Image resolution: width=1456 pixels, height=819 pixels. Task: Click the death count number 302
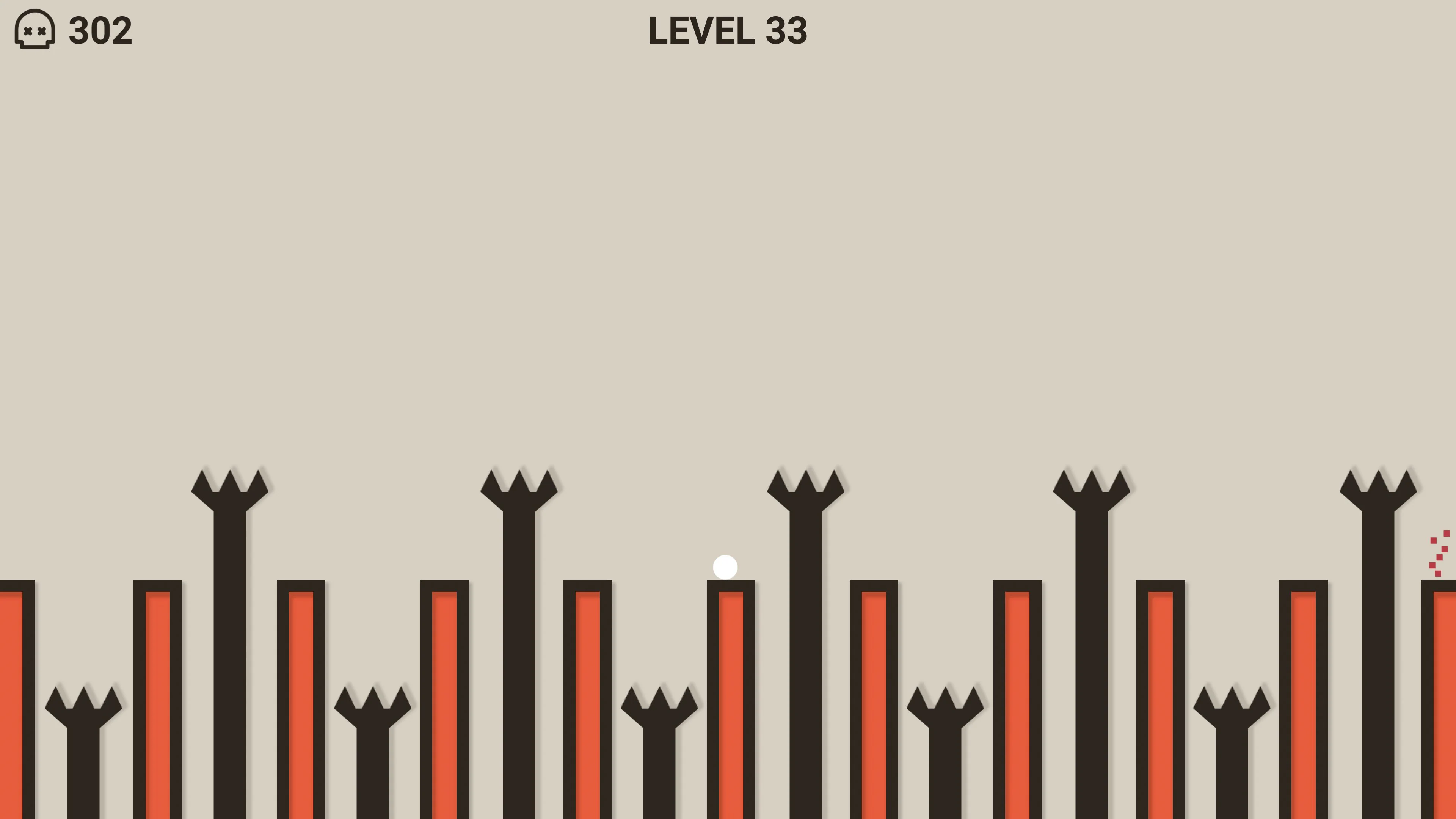point(99,32)
